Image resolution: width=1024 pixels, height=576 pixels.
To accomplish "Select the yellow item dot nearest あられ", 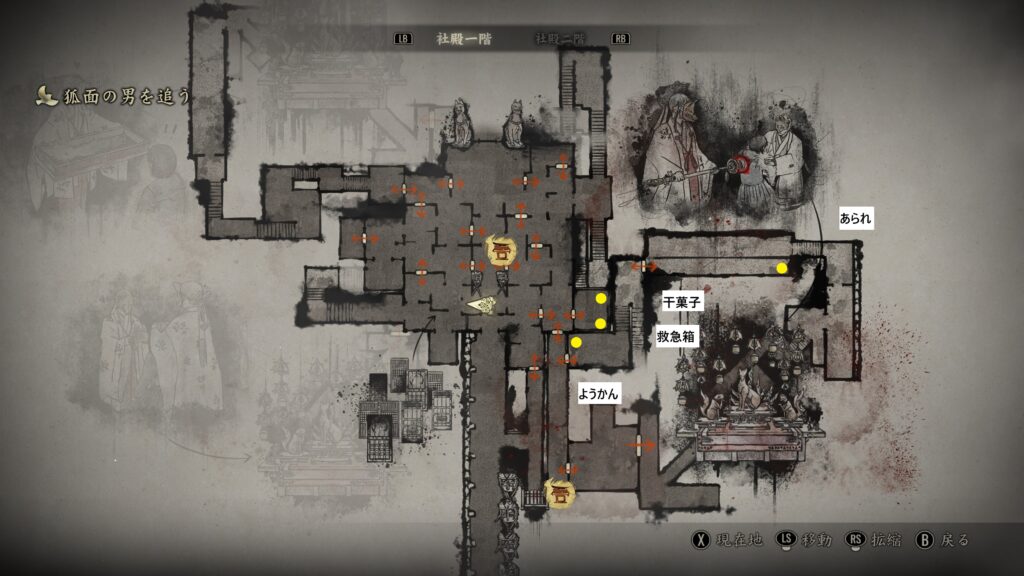I will pos(782,268).
